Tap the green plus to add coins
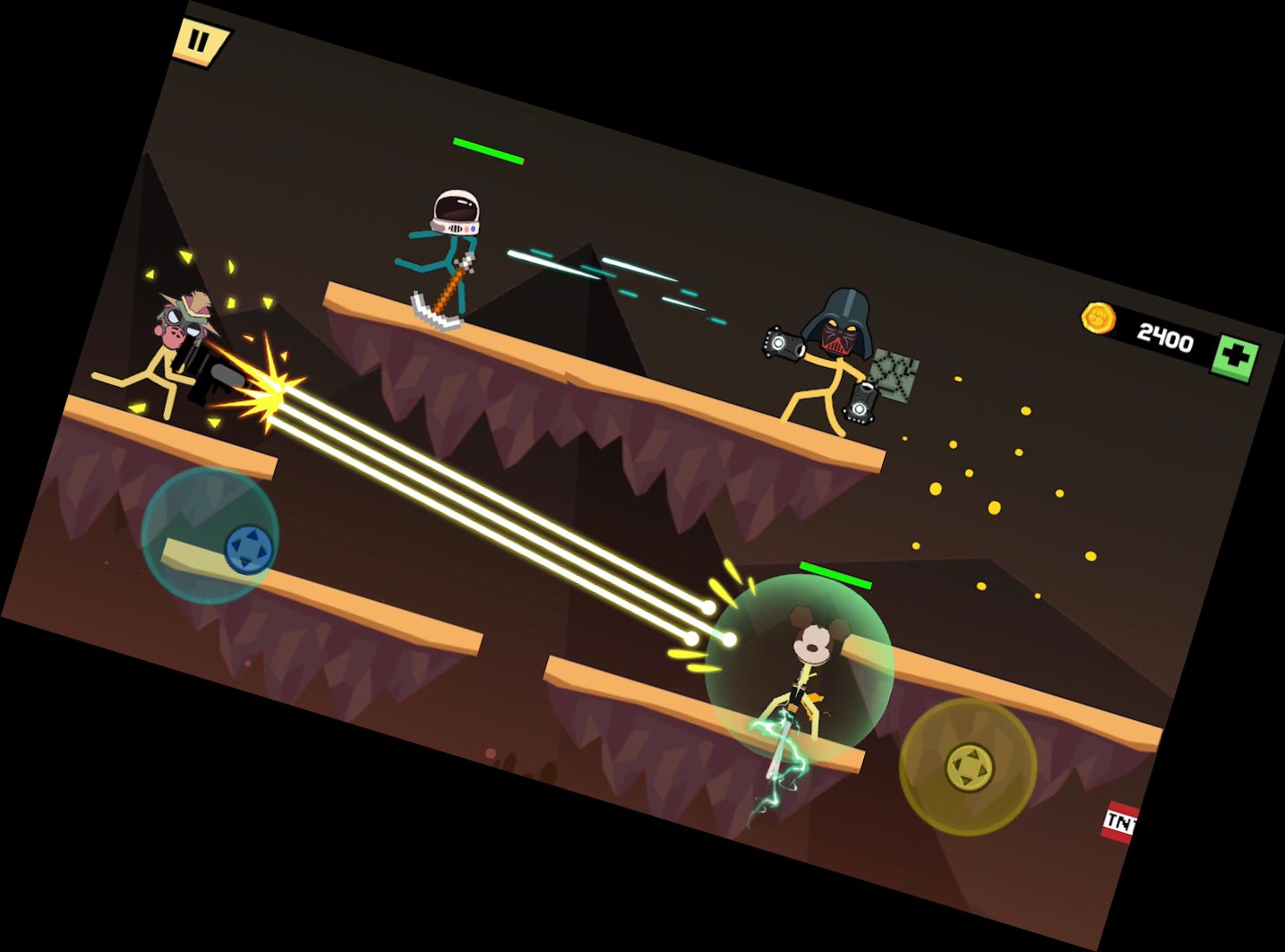 (1236, 356)
